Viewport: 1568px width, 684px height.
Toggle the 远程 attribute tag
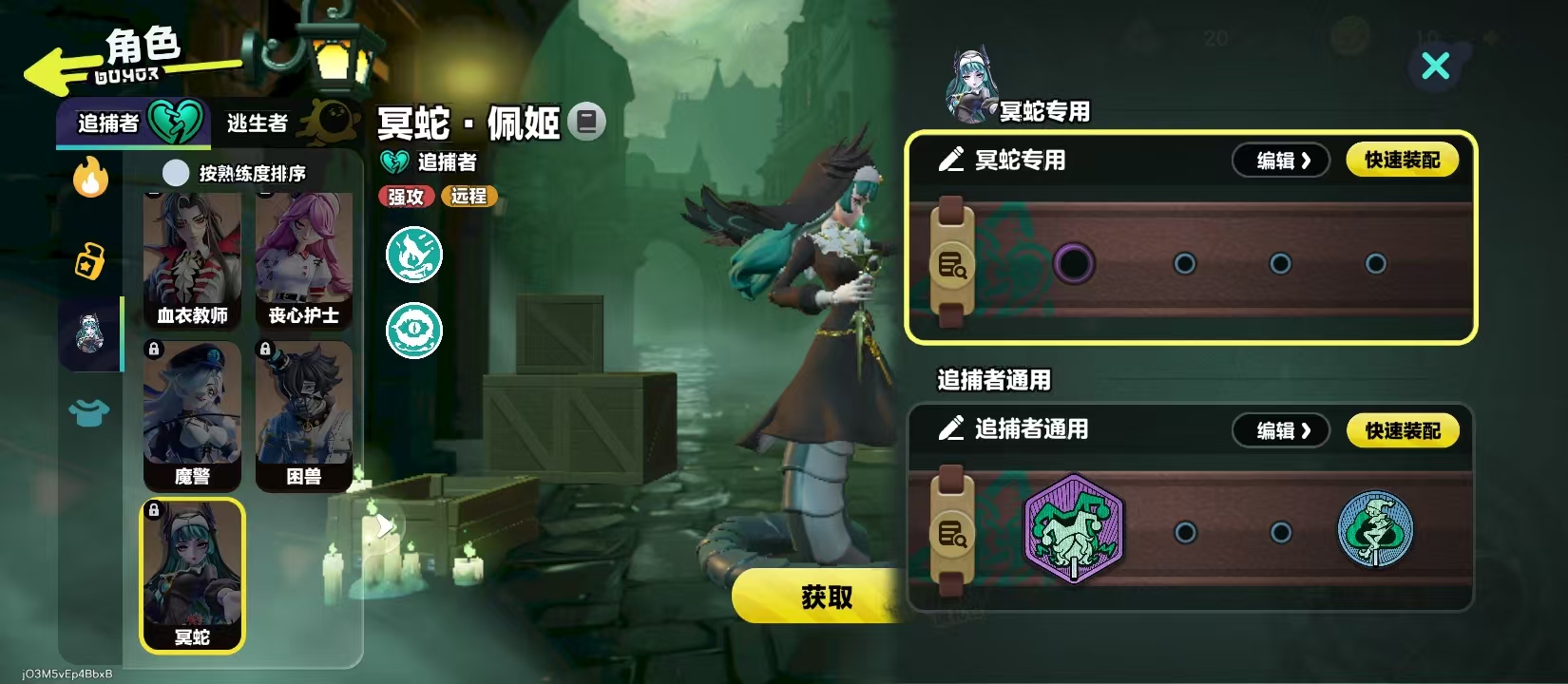point(467,197)
